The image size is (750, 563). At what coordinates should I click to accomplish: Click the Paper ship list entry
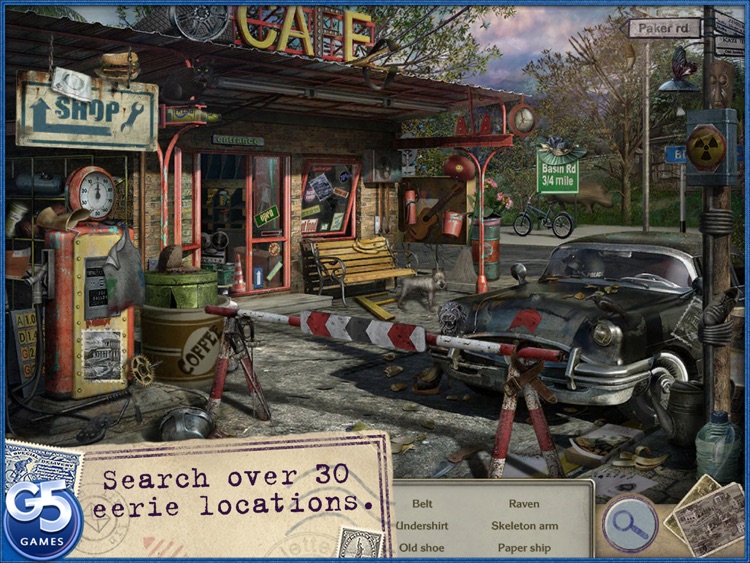tap(524, 547)
